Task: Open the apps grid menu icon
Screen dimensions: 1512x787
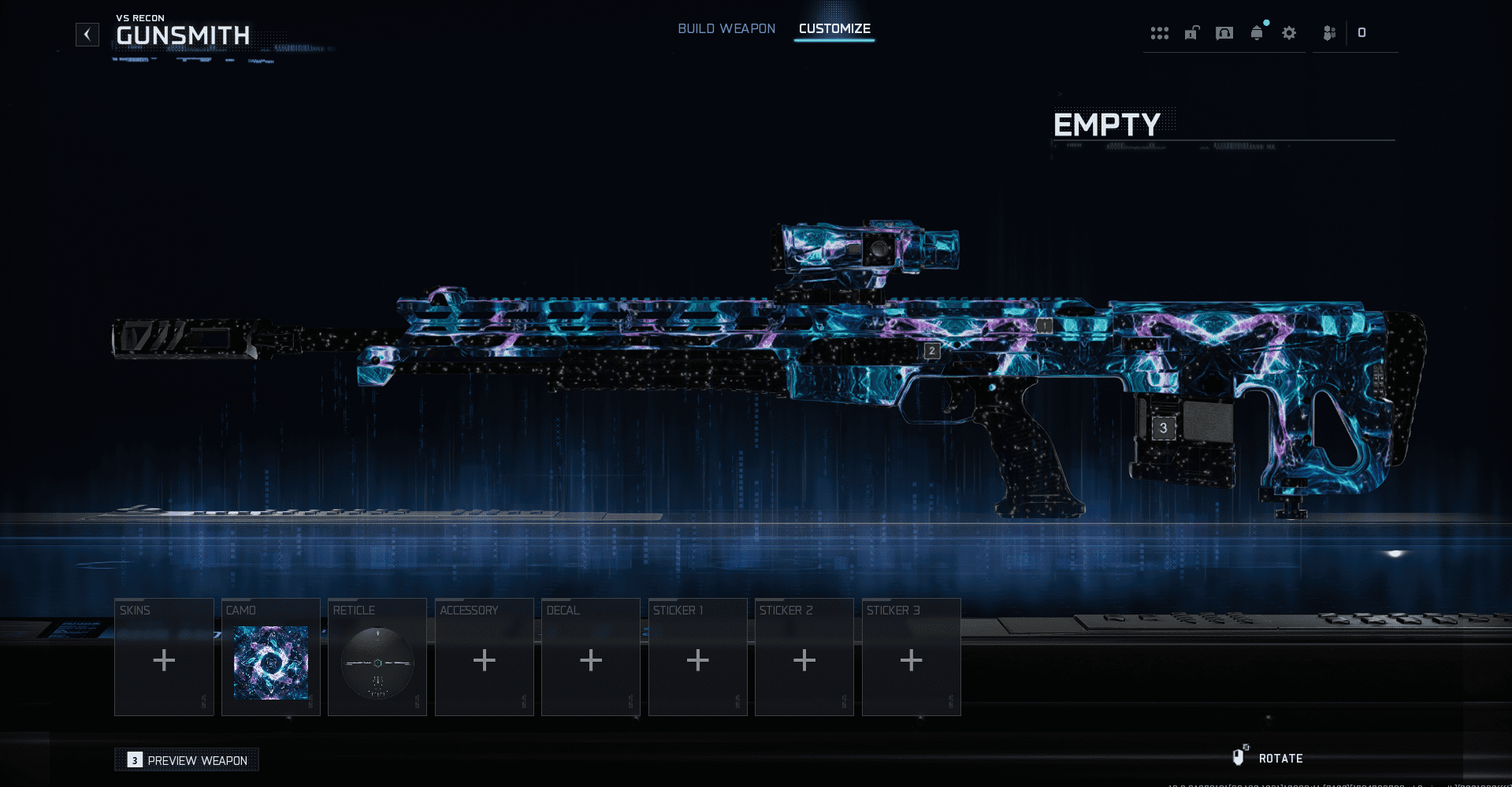Action: tap(1160, 33)
